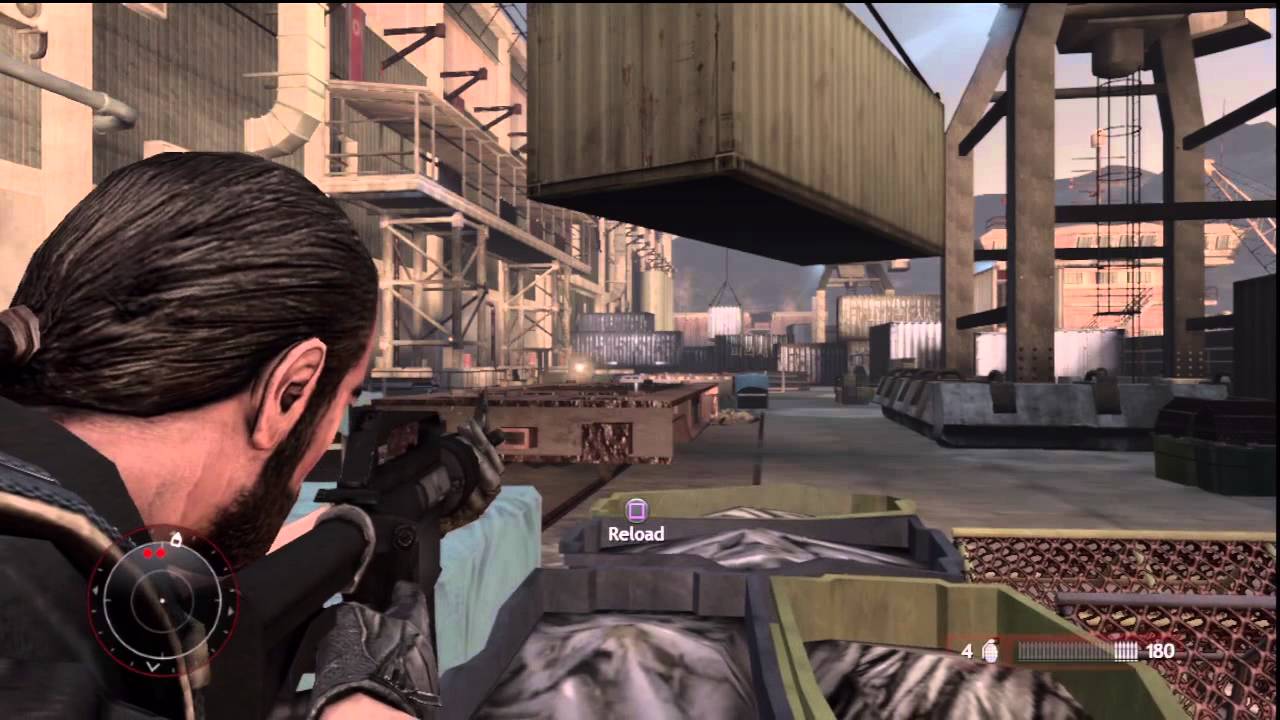Image resolution: width=1280 pixels, height=720 pixels.
Task: Expand the left arrow marker on the radar ring
Action: (97, 590)
